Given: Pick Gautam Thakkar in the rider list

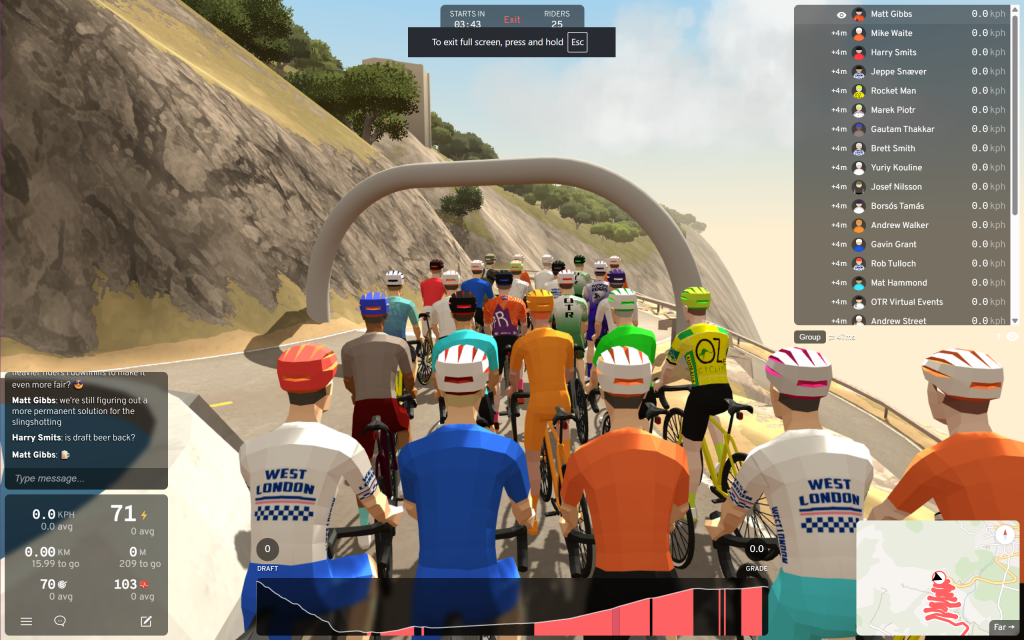Looking at the screenshot, I should [x=902, y=129].
